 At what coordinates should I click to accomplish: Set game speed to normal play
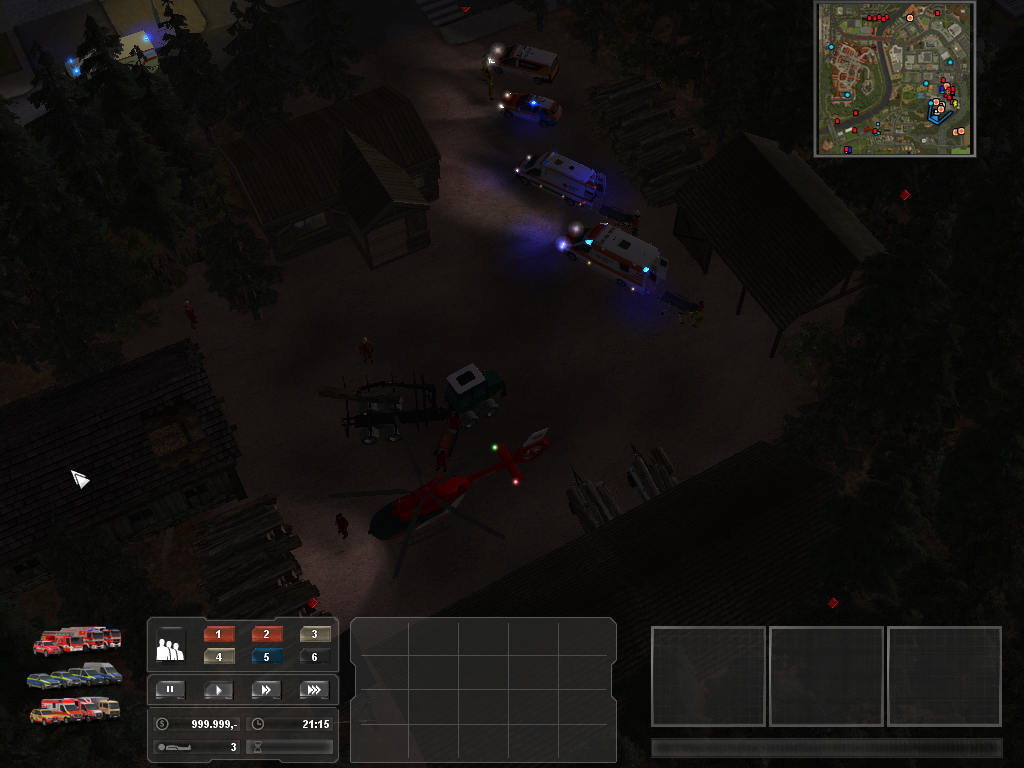coord(218,689)
